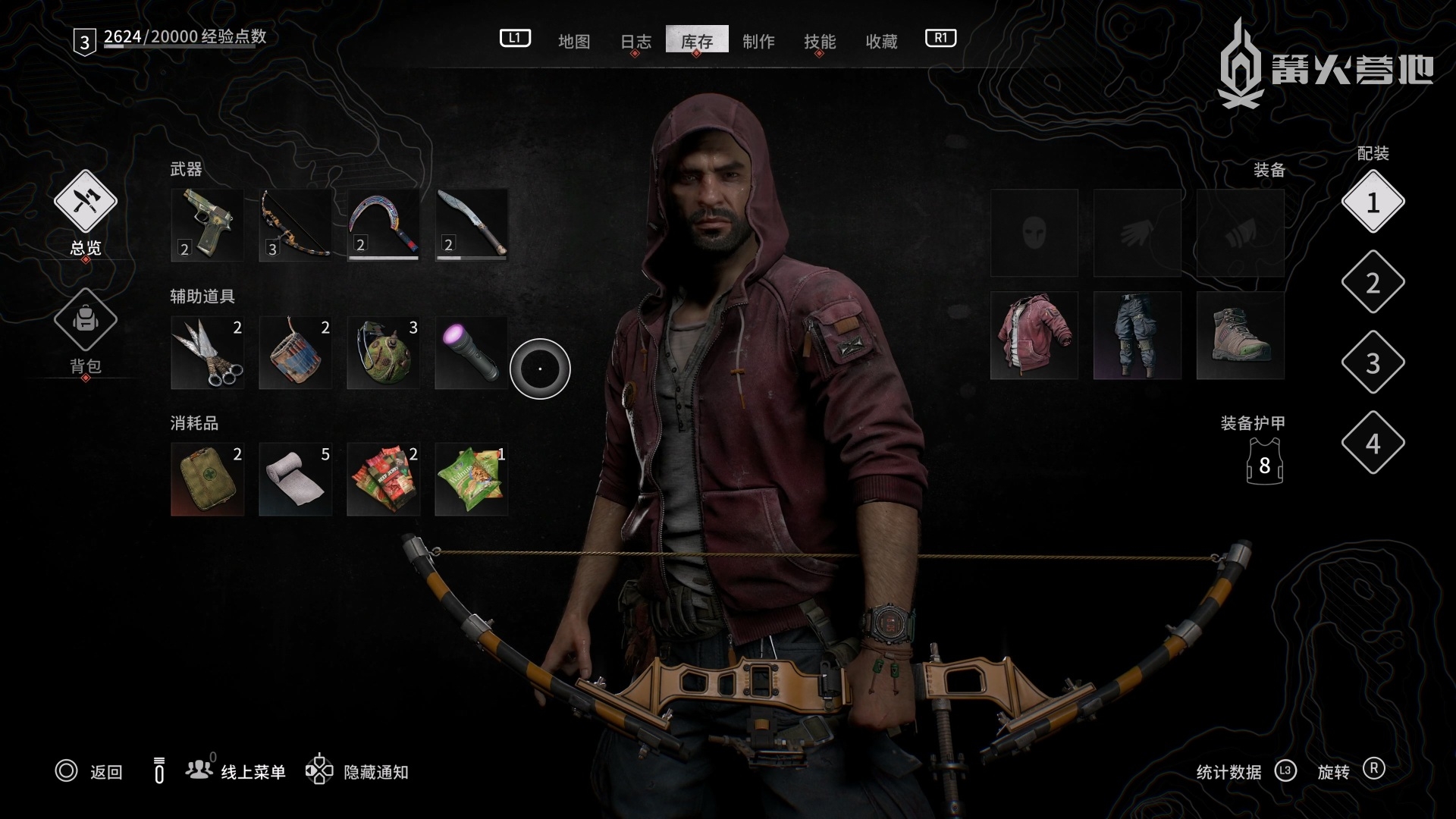The width and height of the screenshot is (1456, 819).
Task: Select the green medkit consumable
Action: (207, 479)
